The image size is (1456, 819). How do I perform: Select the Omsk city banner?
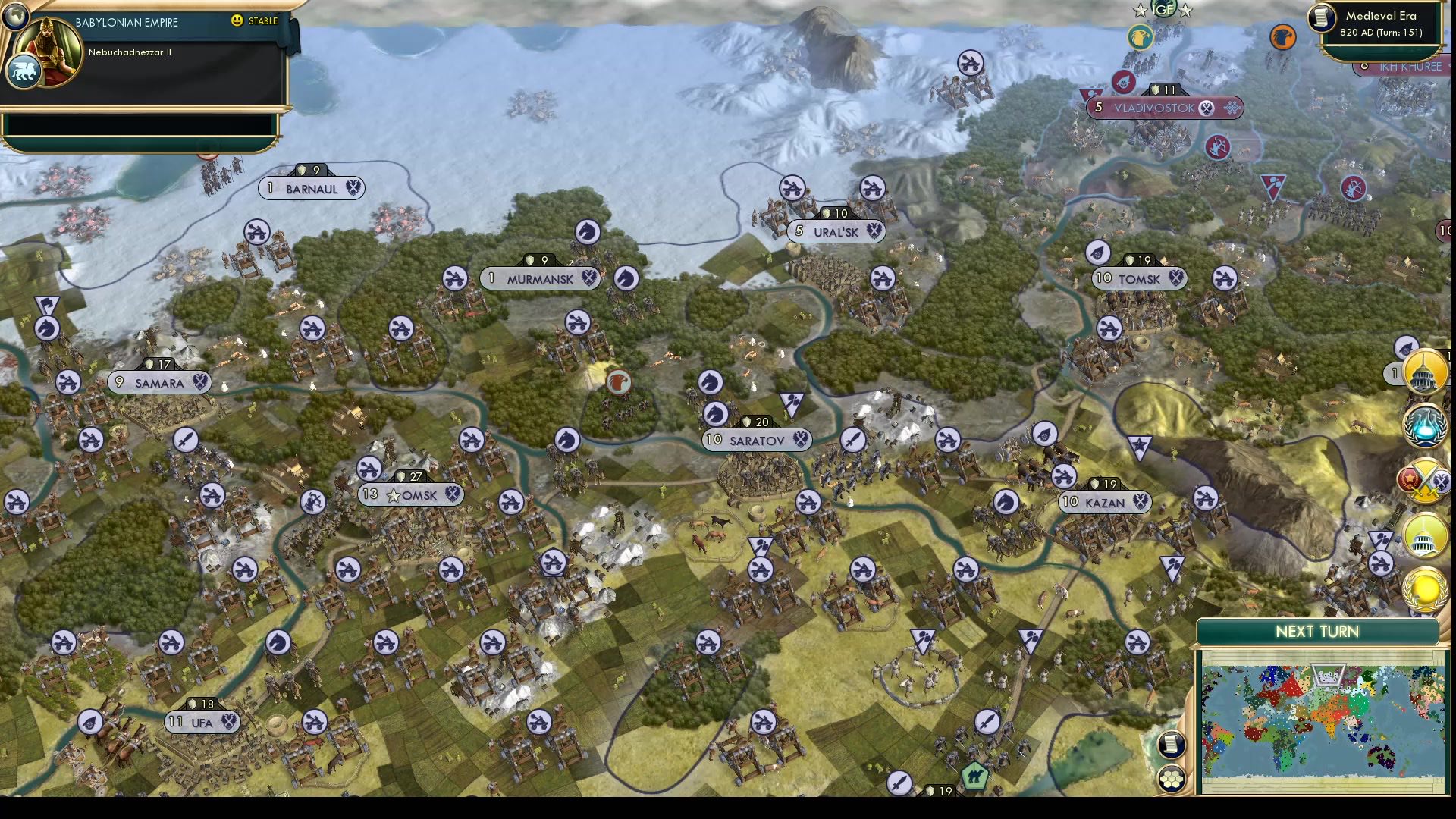tap(413, 494)
